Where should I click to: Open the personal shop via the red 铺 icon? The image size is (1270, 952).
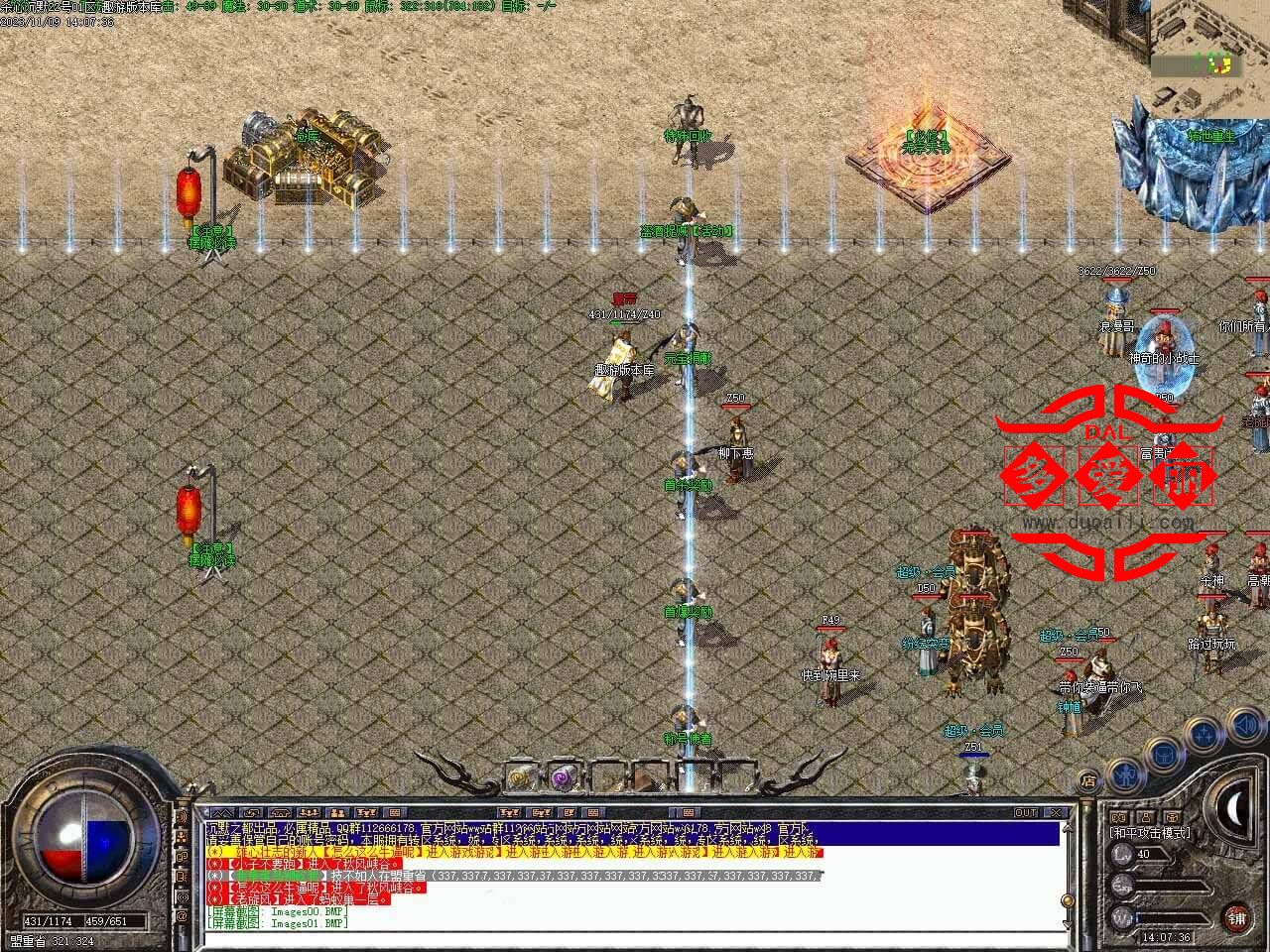pos(1236,917)
